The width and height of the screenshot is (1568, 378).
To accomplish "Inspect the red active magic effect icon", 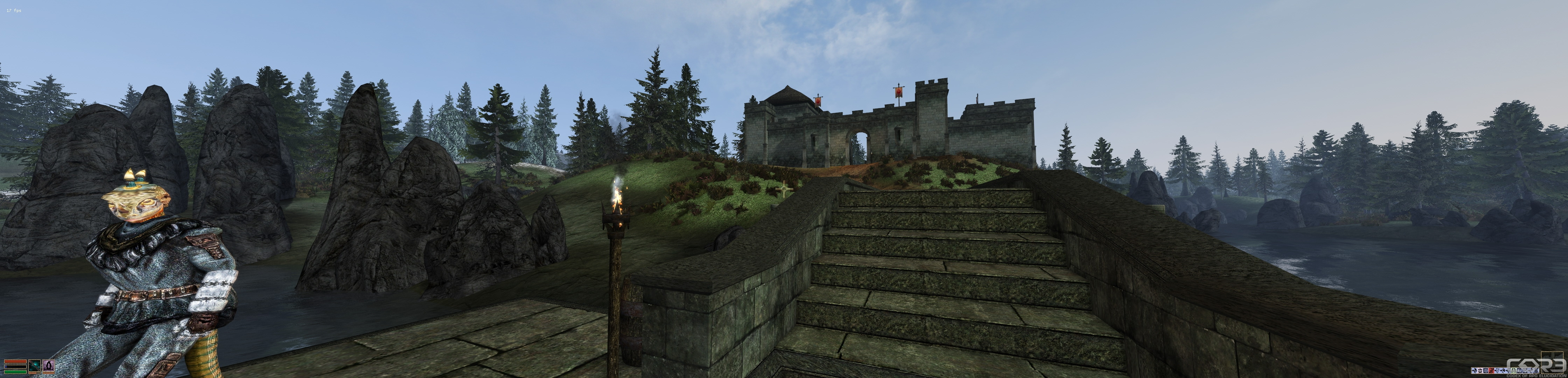I will pos(1491,371).
